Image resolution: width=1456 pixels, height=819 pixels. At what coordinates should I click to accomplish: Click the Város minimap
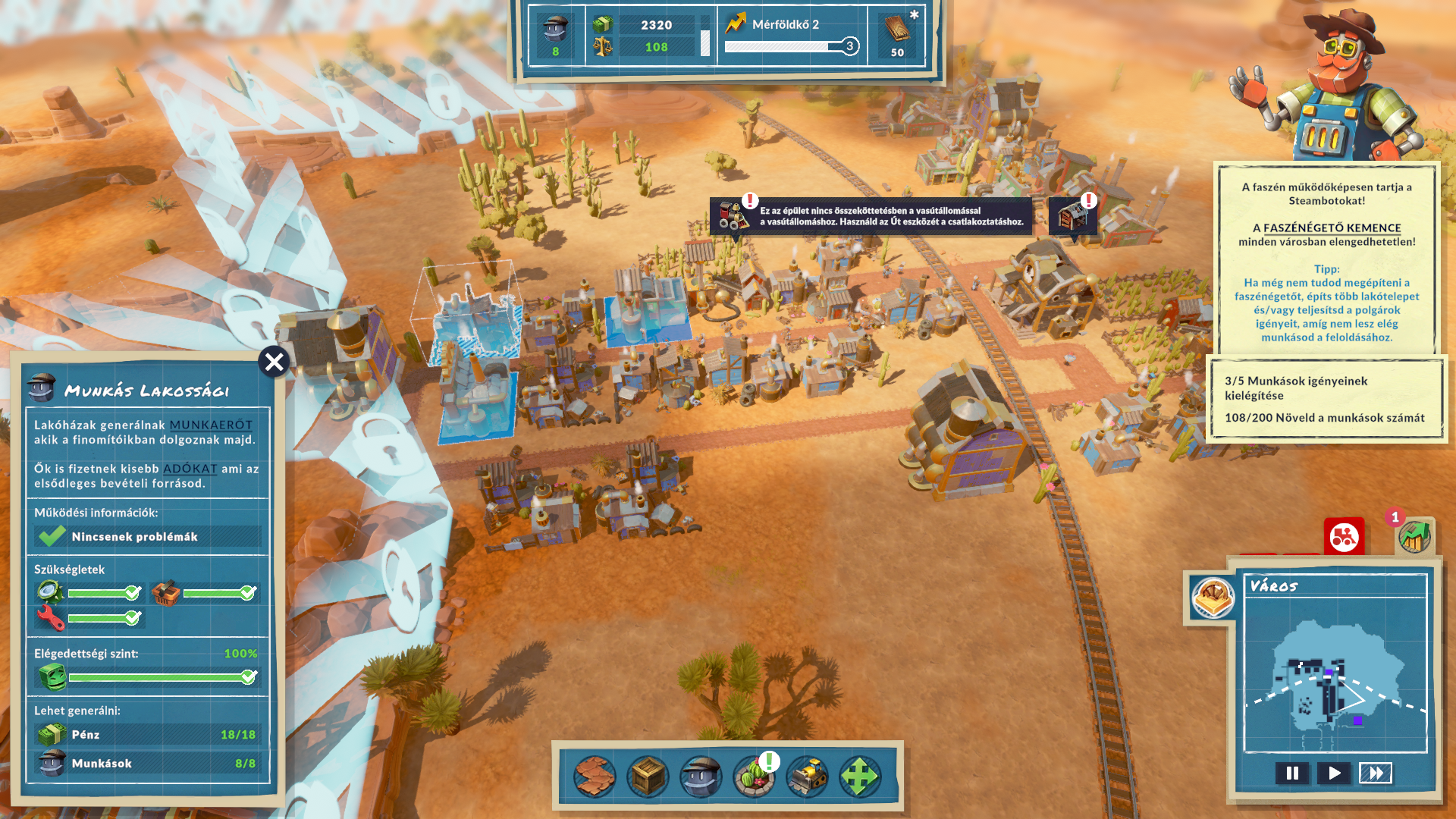(1335, 675)
